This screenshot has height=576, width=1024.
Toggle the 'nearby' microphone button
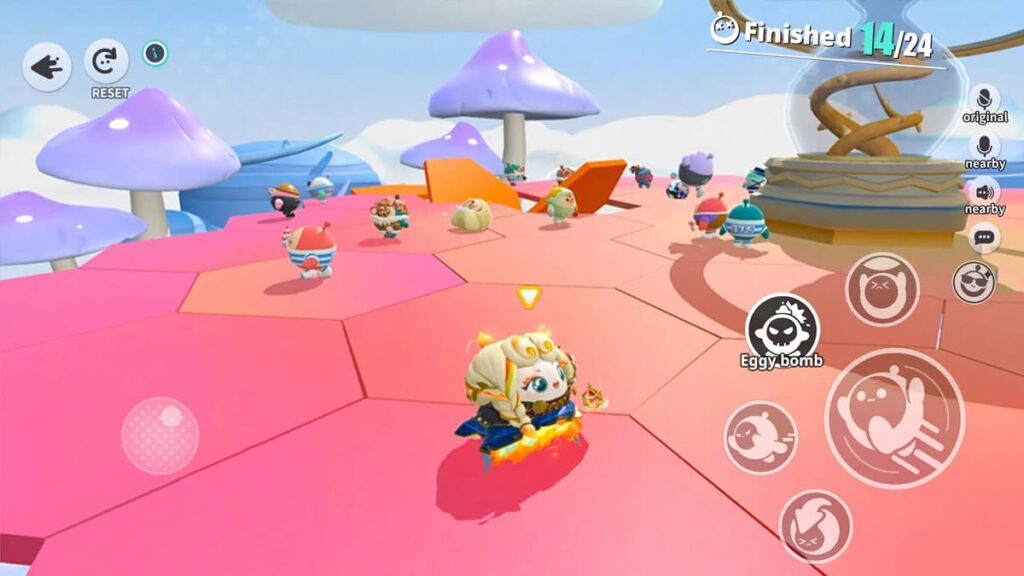[985, 147]
